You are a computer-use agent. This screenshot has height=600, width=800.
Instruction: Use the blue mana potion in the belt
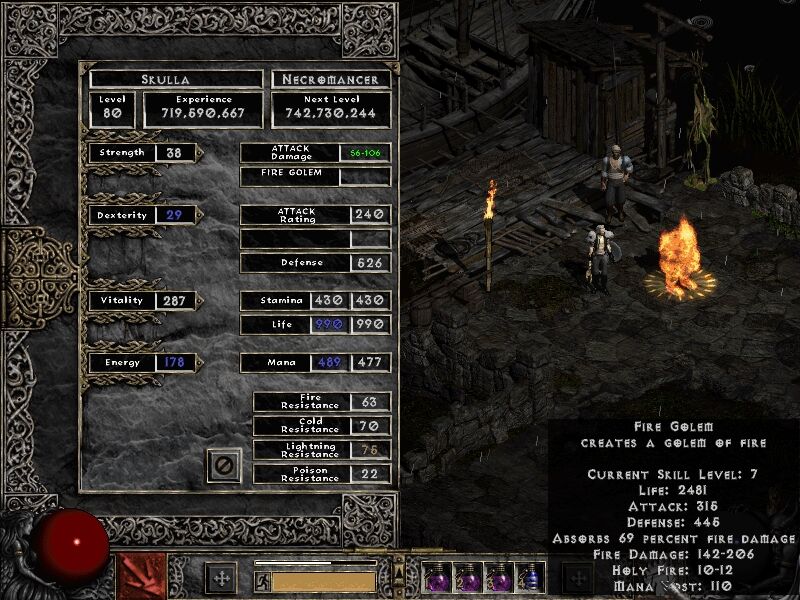click(x=531, y=577)
